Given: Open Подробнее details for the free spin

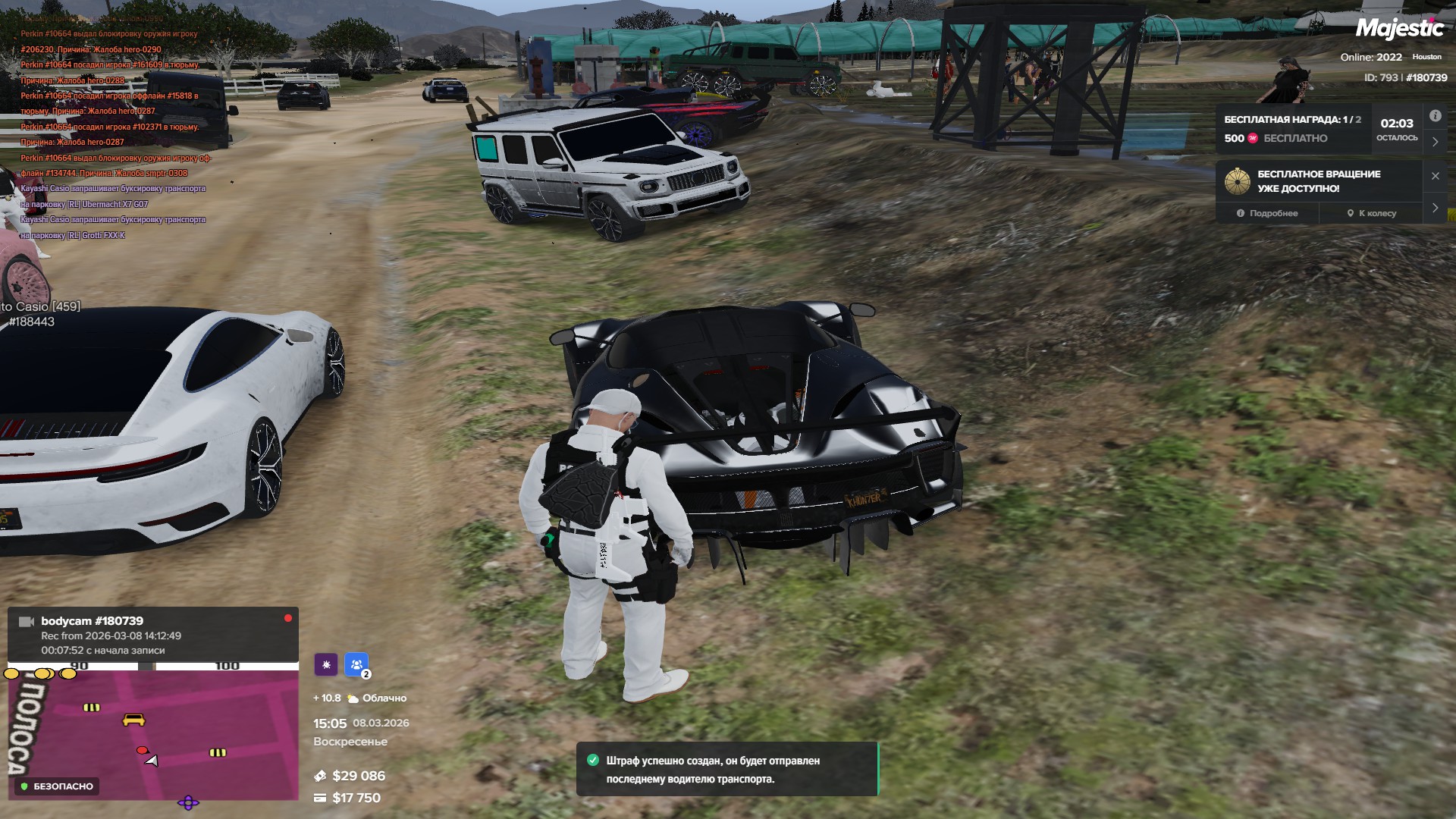Looking at the screenshot, I should (1267, 213).
